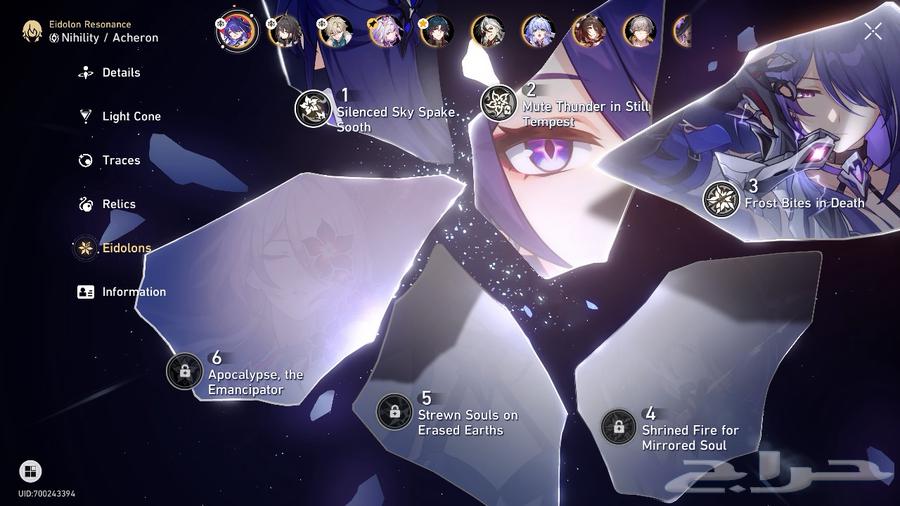Switch to the Light Cone section
Image resolution: width=900 pixels, height=506 pixels.
click(x=130, y=117)
